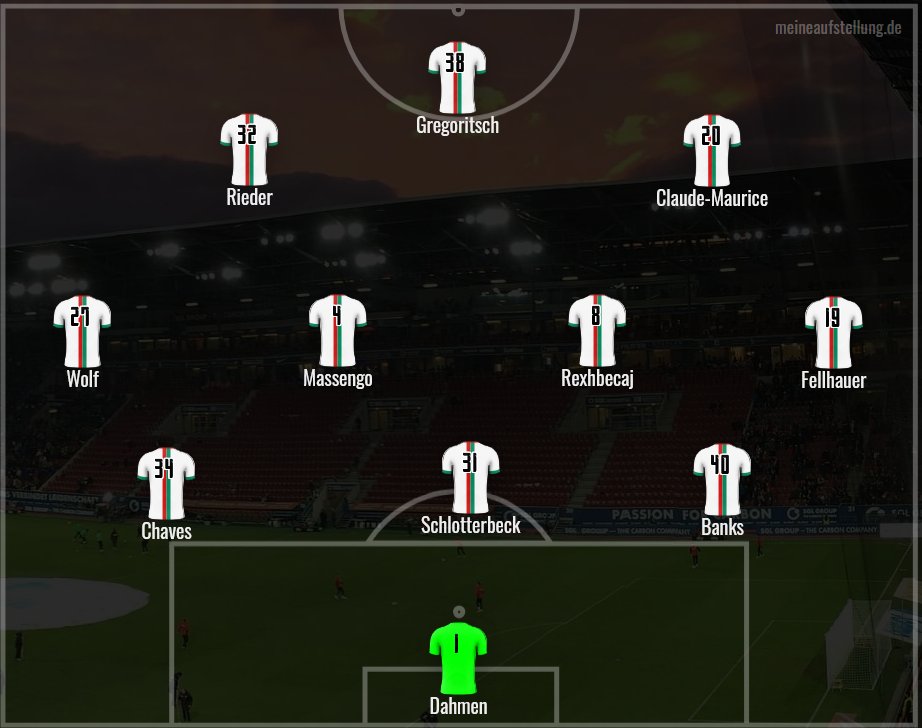Select Fellhauer wearing number 19
922x728 pixels.
point(833,332)
